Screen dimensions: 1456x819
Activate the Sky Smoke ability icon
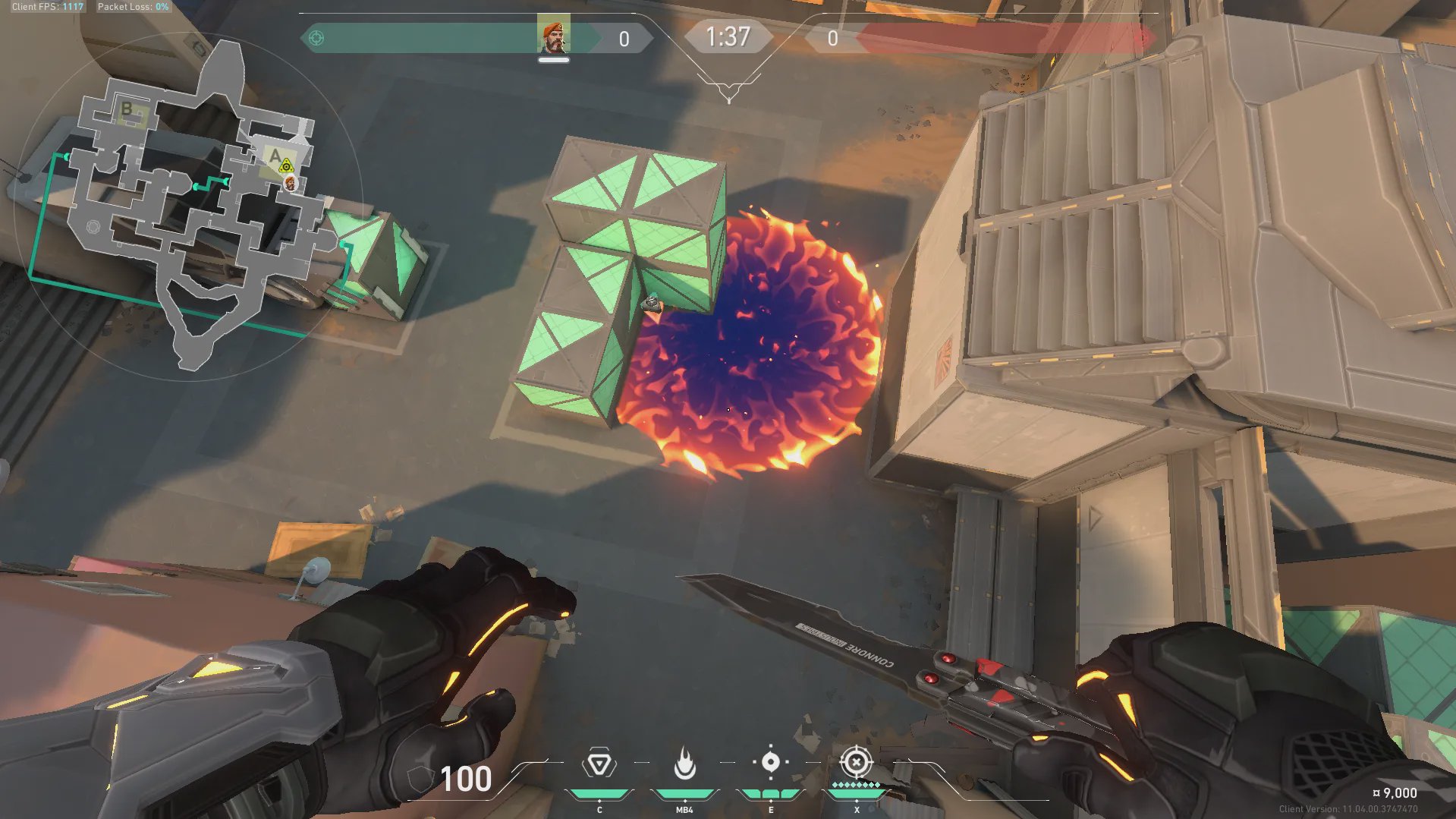click(x=770, y=762)
